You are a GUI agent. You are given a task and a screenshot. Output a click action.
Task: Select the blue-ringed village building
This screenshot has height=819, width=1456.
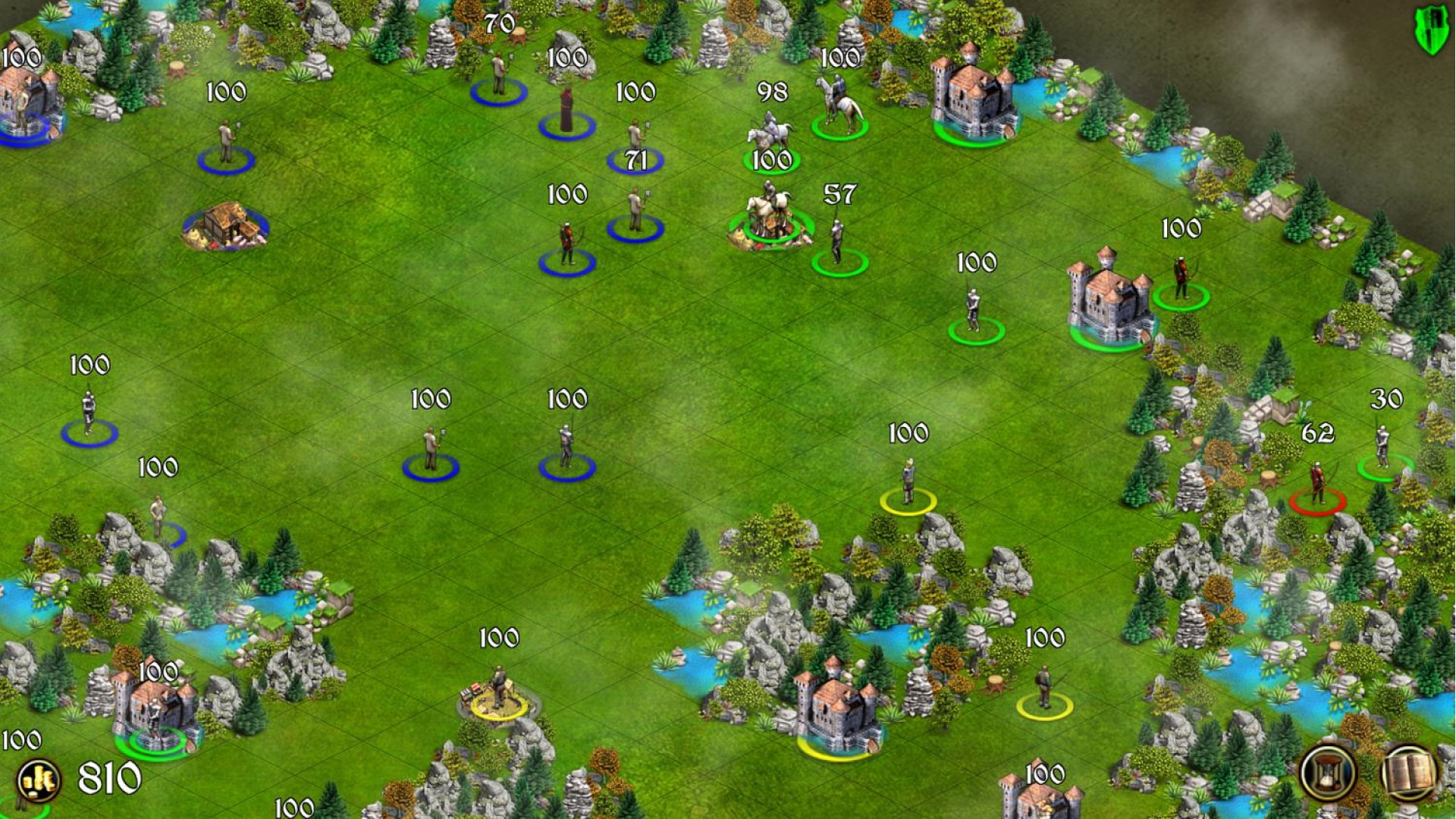pos(225,225)
